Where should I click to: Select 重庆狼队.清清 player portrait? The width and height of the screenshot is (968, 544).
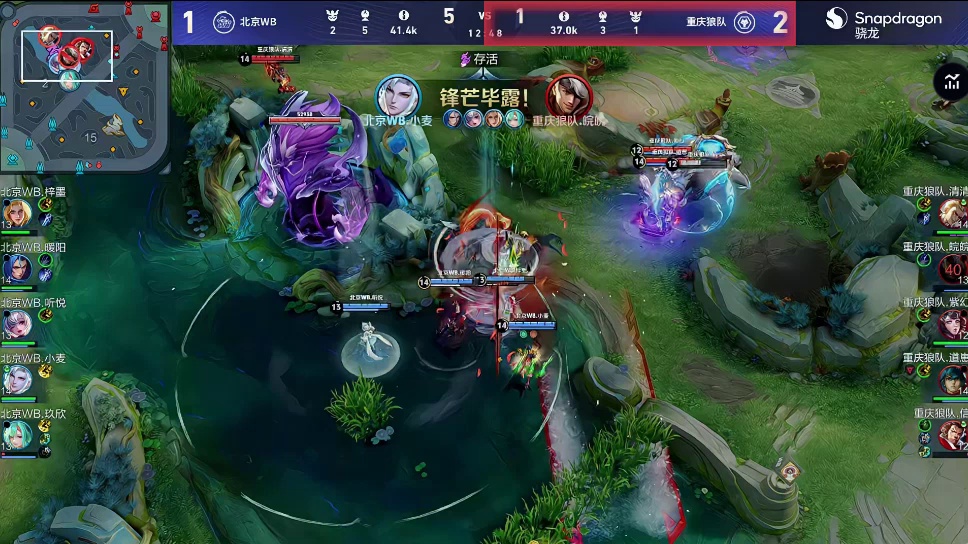(x=951, y=213)
